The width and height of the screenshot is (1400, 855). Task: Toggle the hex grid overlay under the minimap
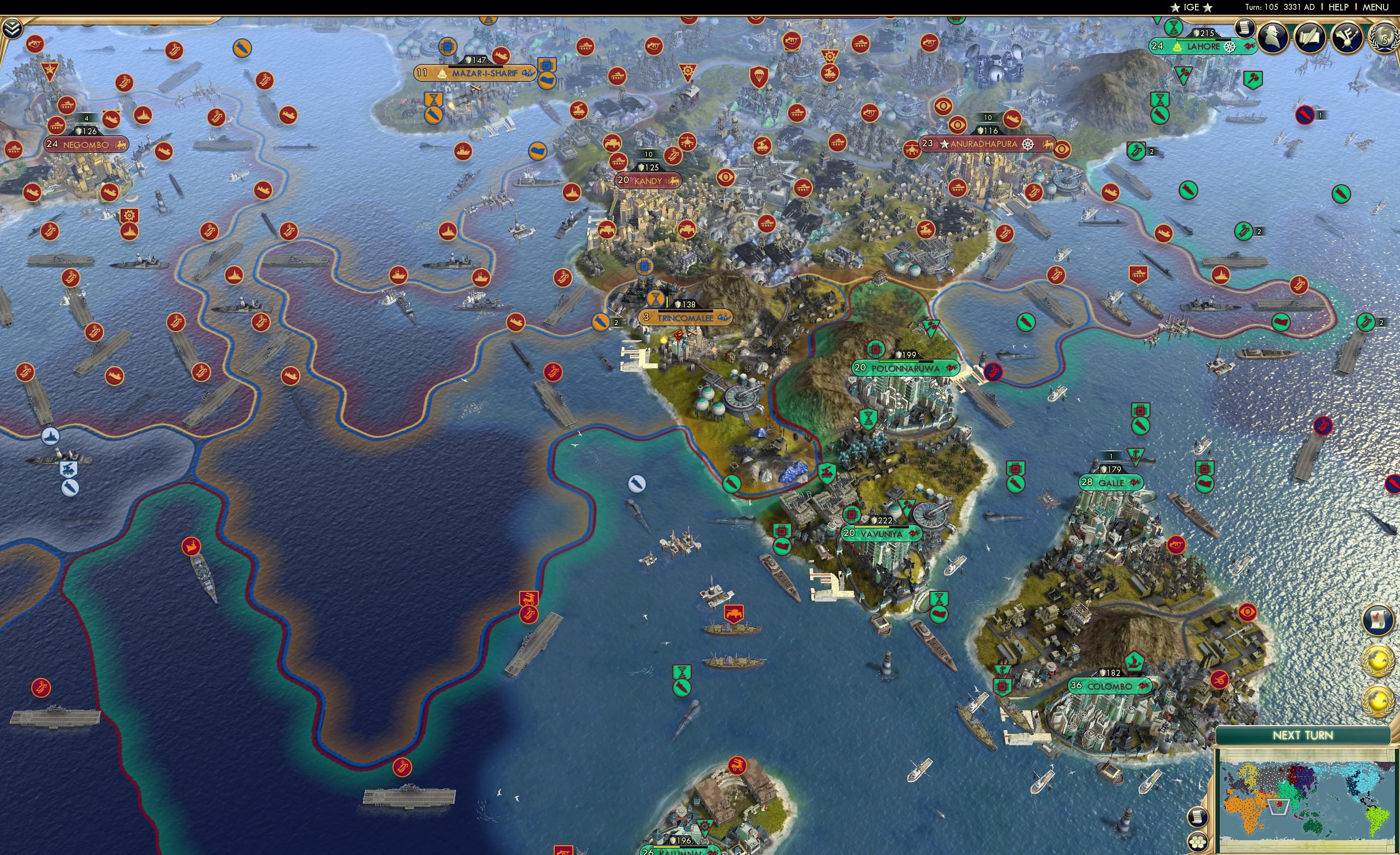point(1199,841)
